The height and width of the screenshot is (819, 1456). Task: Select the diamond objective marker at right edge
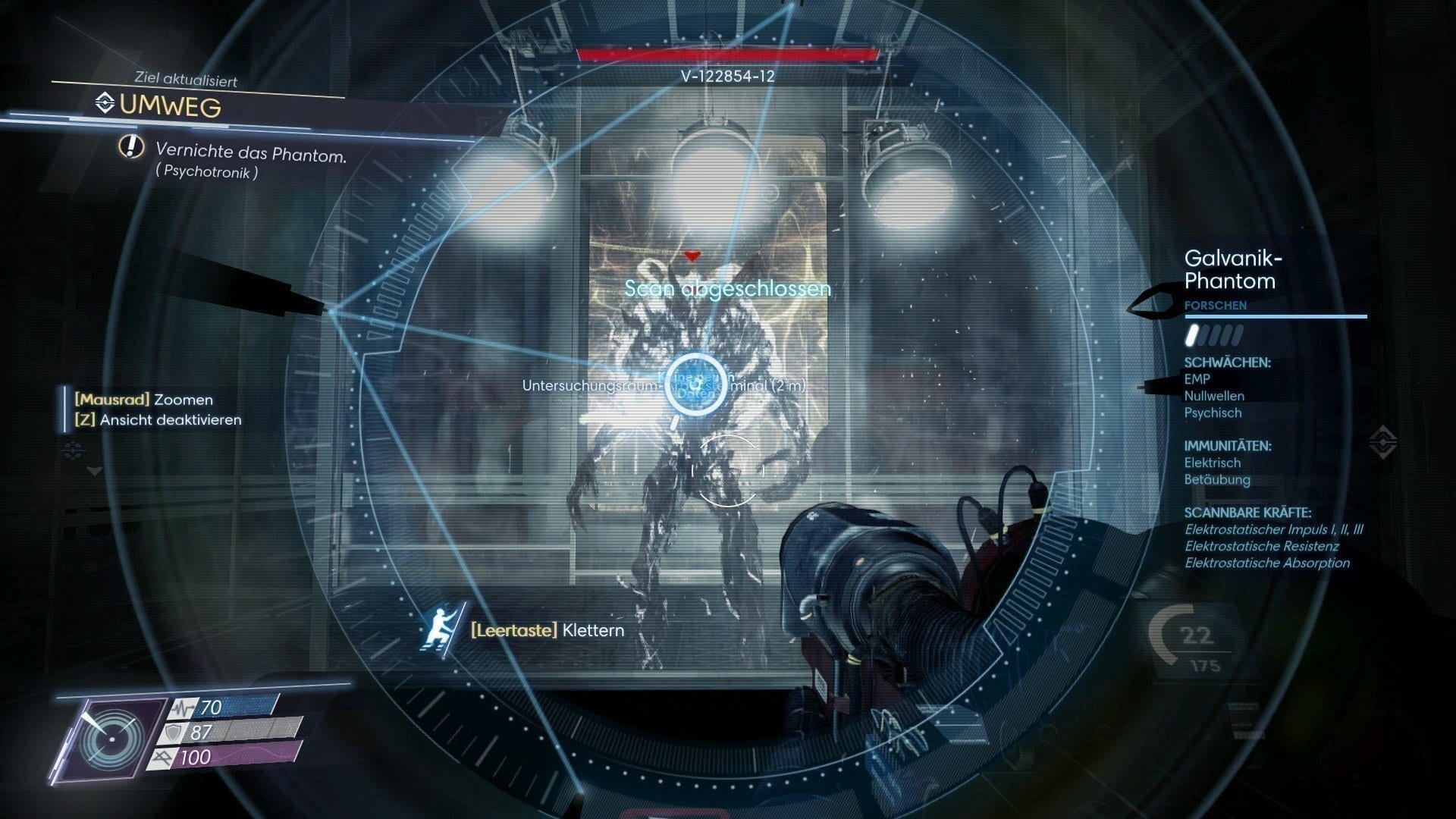(x=1384, y=441)
